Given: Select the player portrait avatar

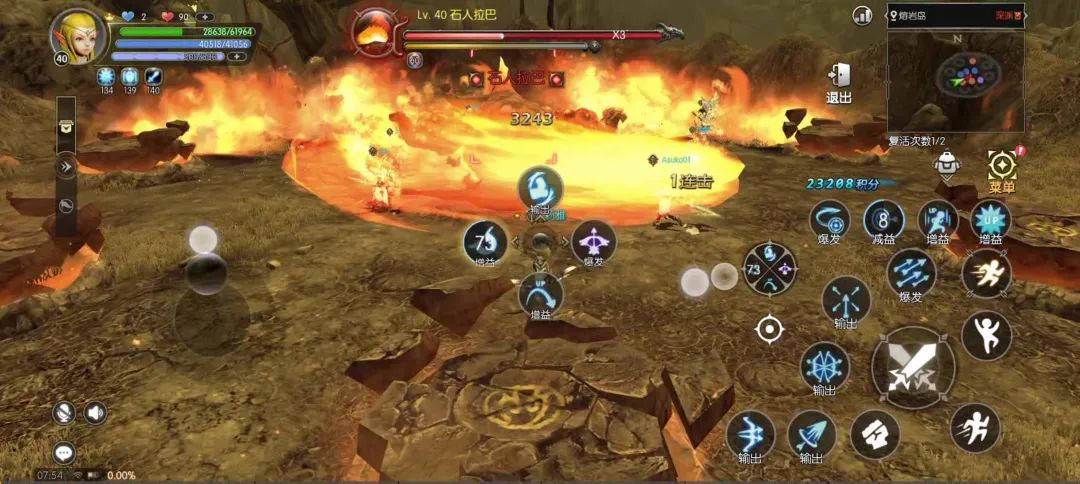Looking at the screenshot, I should coord(79,36).
